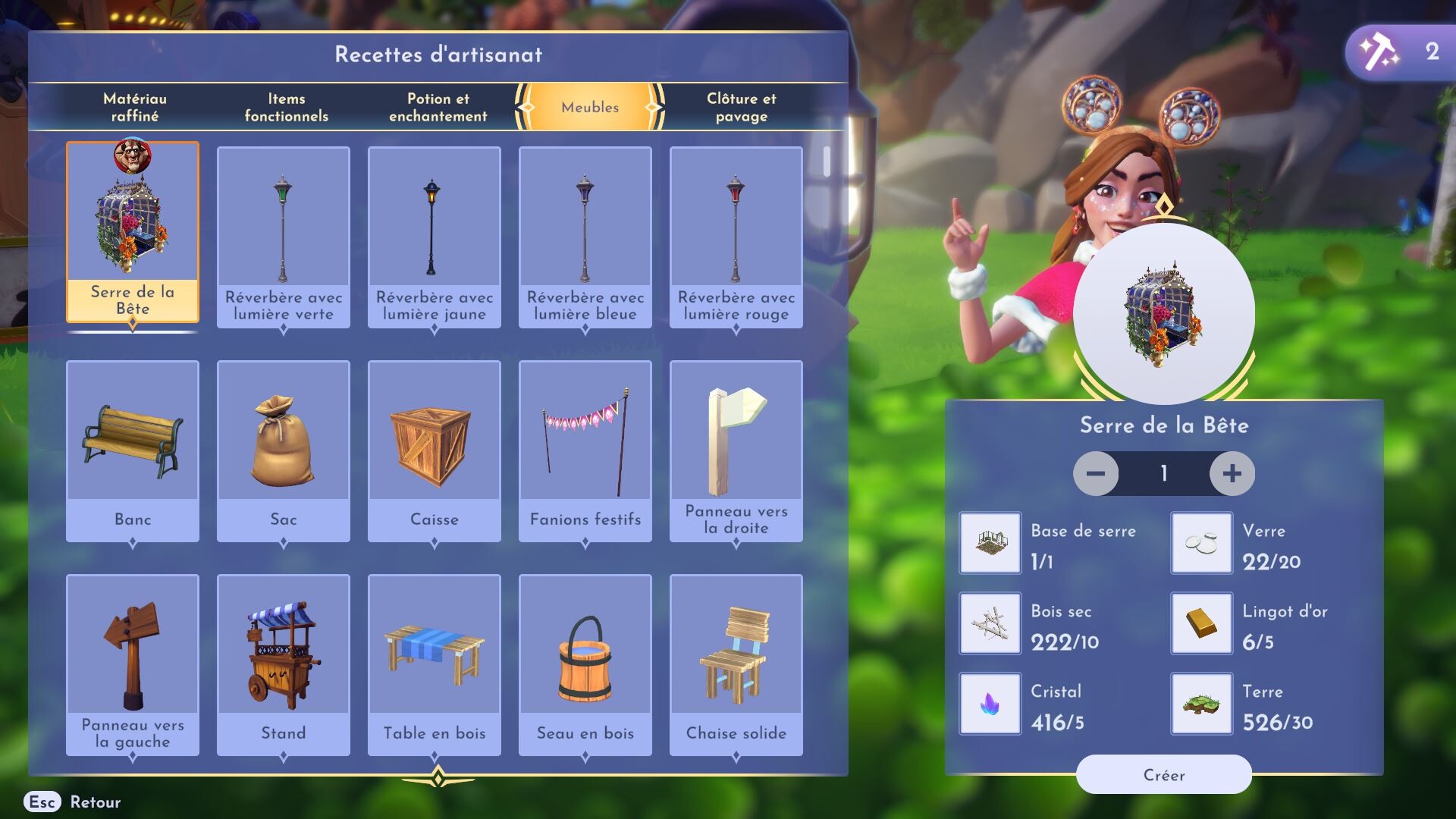Select the Potion et enchantement tab
1456x819 pixels.
438,107
